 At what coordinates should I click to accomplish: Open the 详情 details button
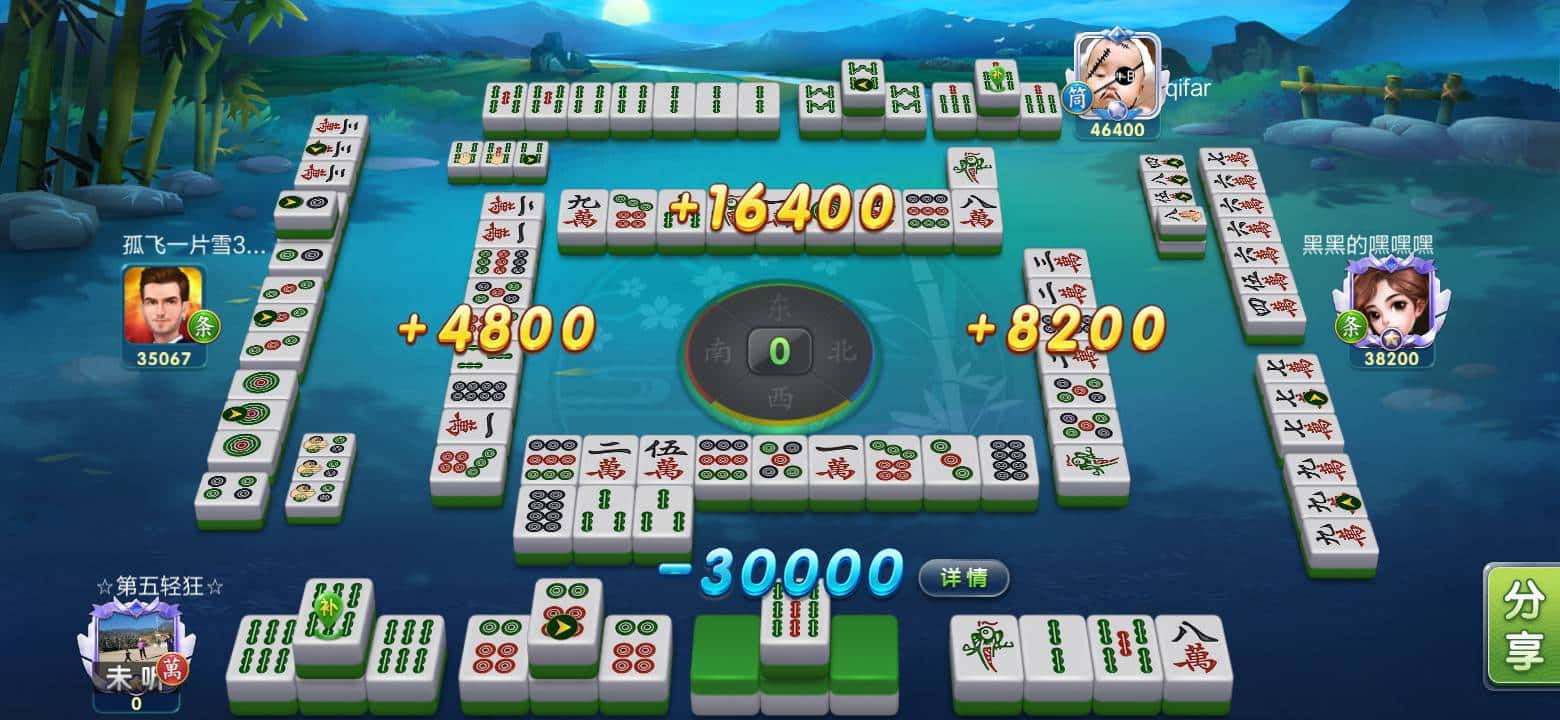pos(964,577)
